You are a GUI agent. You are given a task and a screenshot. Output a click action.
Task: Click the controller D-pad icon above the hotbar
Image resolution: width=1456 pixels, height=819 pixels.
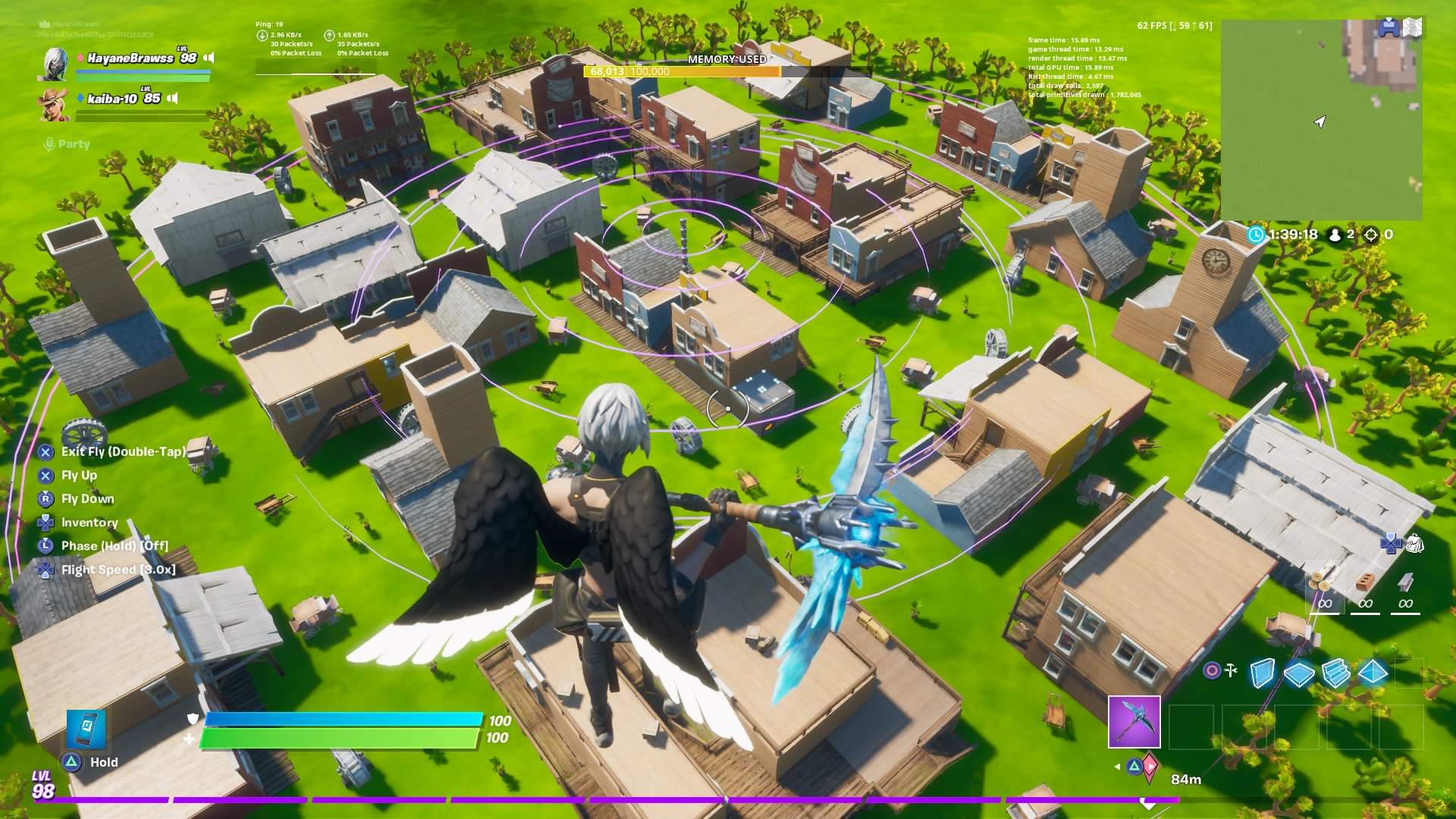tap(1391, 543)
